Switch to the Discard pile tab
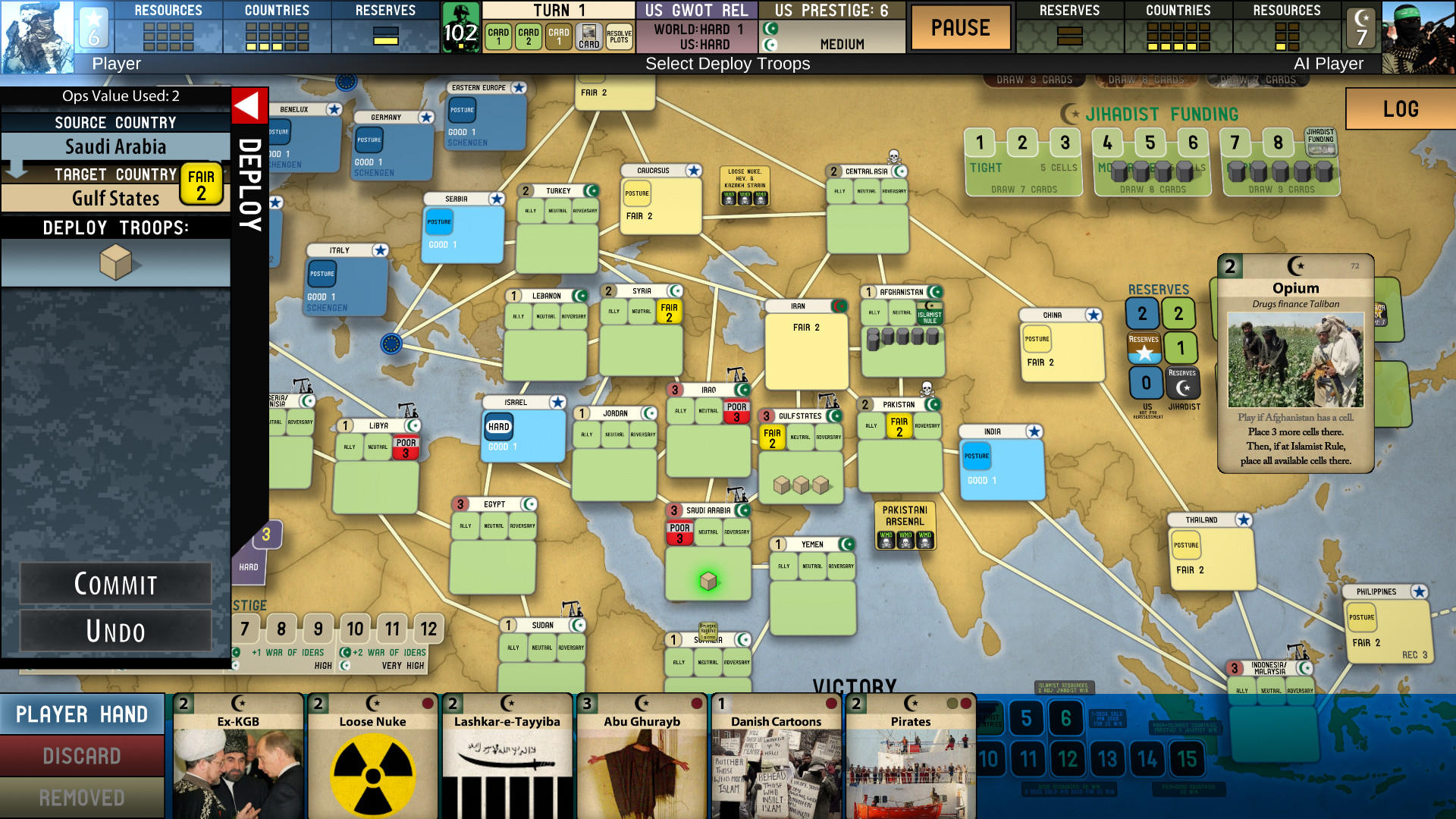The image size is (1456, 819). point(83,756)
